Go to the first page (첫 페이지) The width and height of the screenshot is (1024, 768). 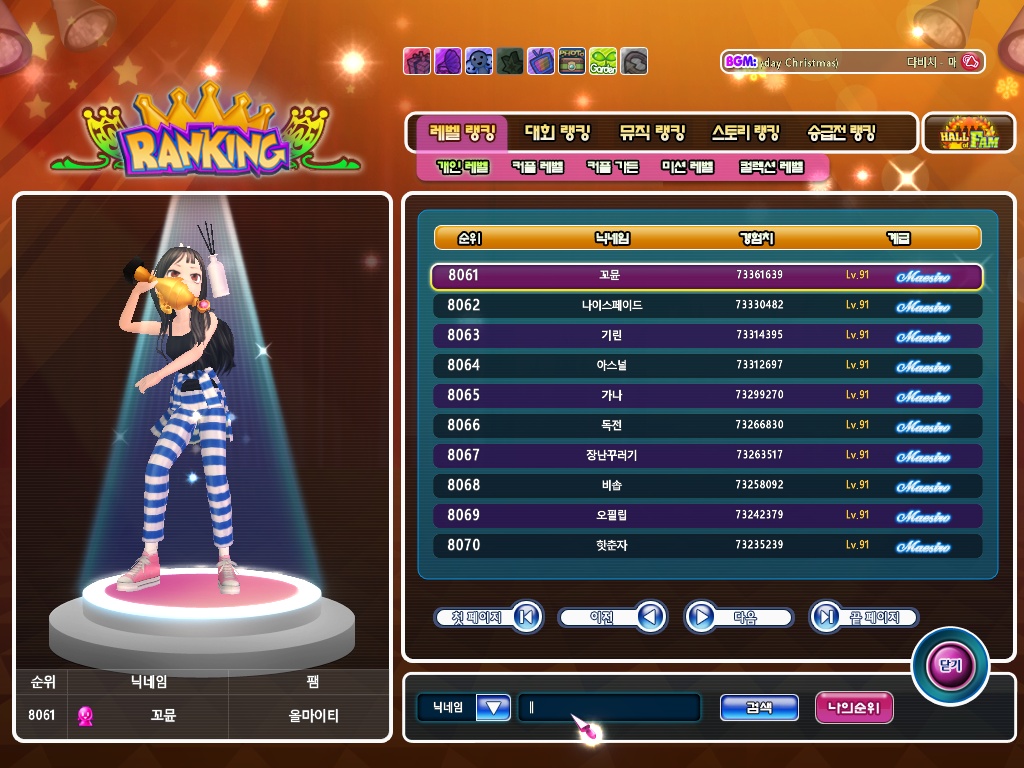pyautogui.click(x=488, y=617)
